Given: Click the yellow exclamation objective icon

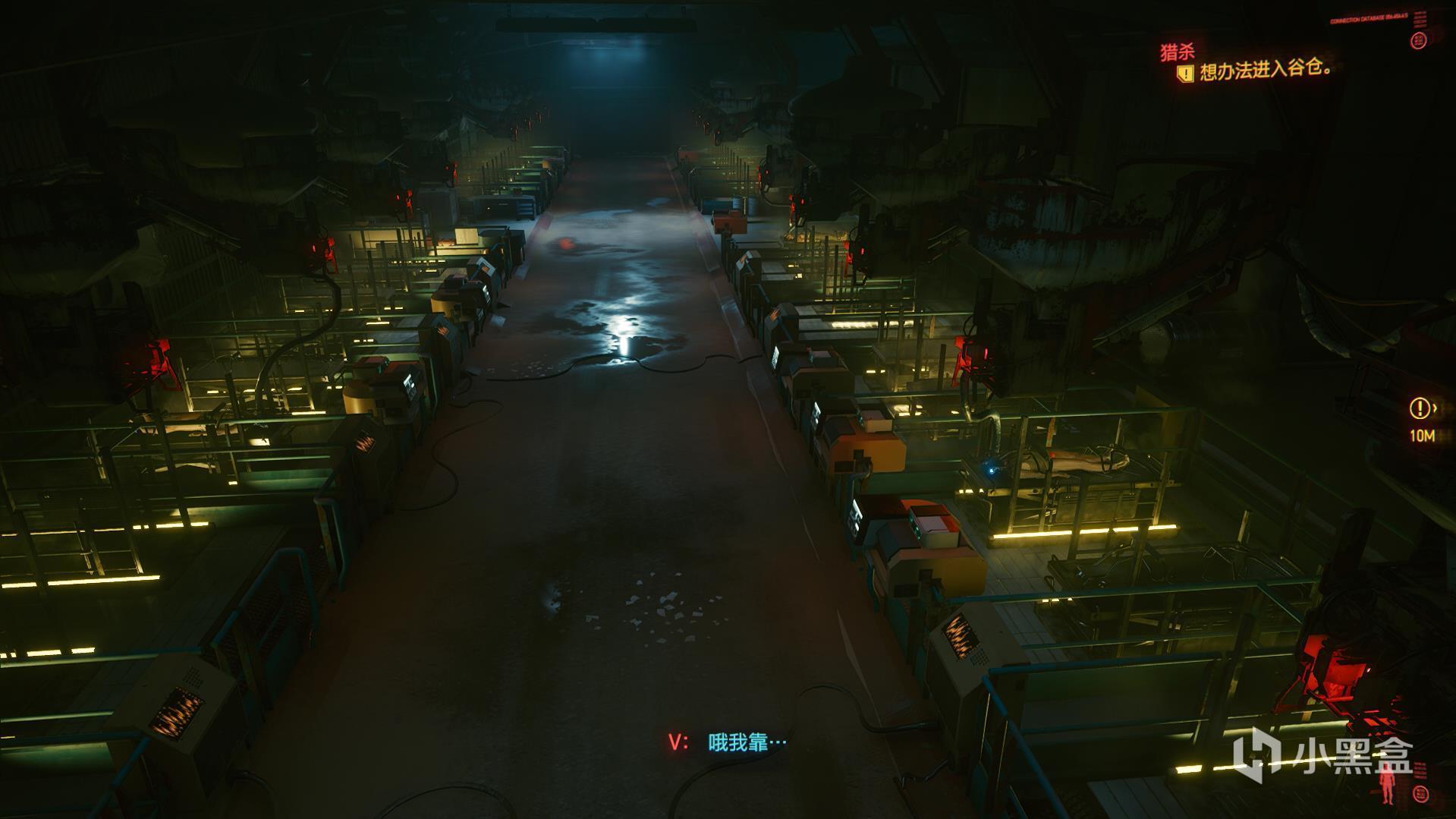Looking at the screenshot, I should pyautogui.click(x=1184, y=73).
